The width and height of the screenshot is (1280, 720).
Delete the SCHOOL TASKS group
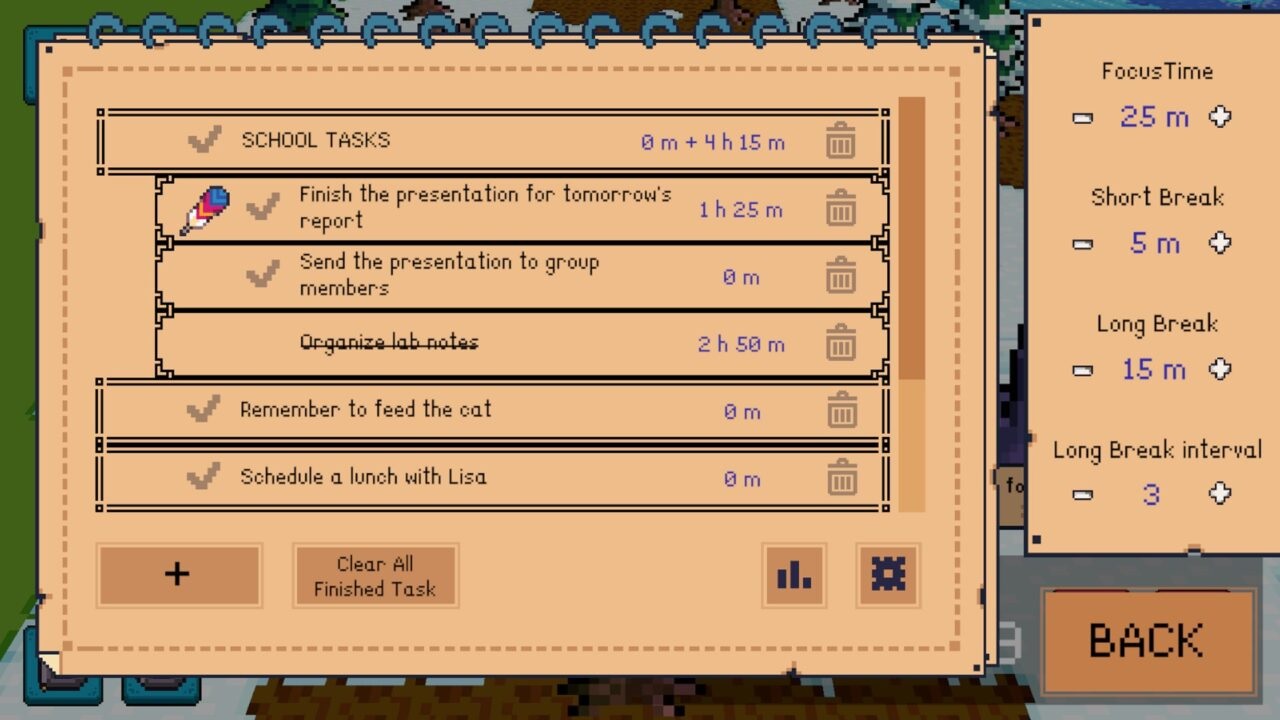(x=840, y=142)
